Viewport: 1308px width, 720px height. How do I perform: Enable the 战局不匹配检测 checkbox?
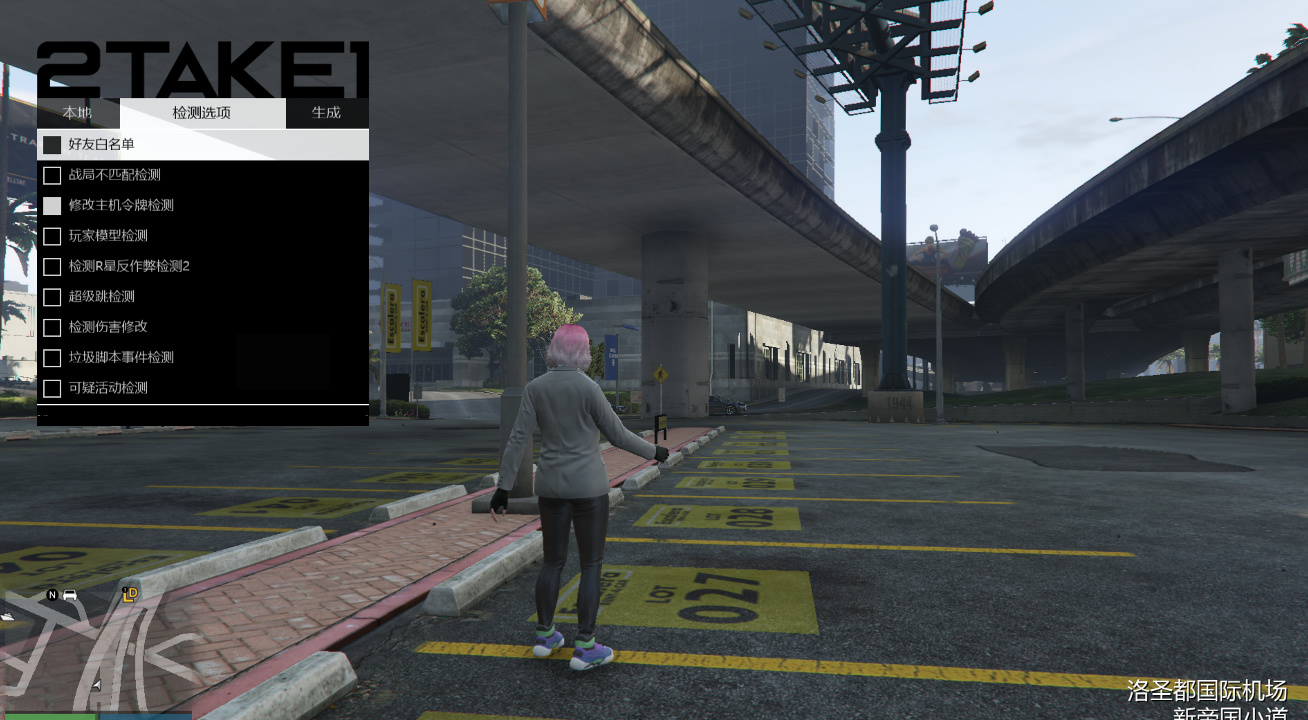(53, 175)
